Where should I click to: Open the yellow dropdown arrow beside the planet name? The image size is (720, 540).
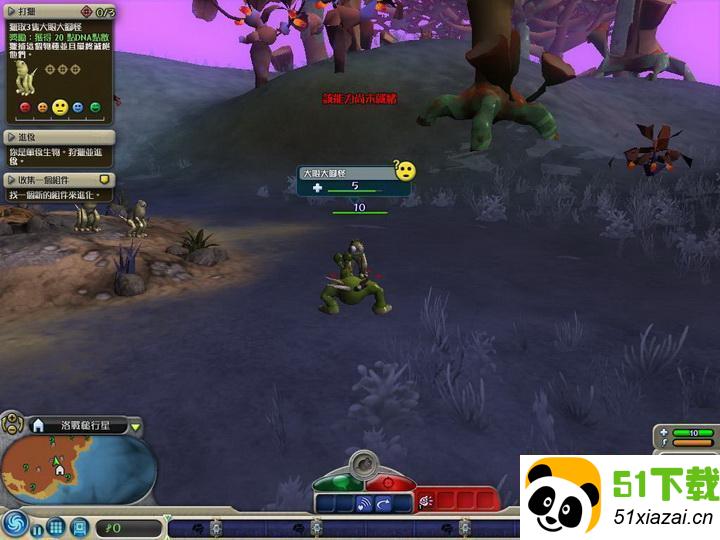point(136,427)
